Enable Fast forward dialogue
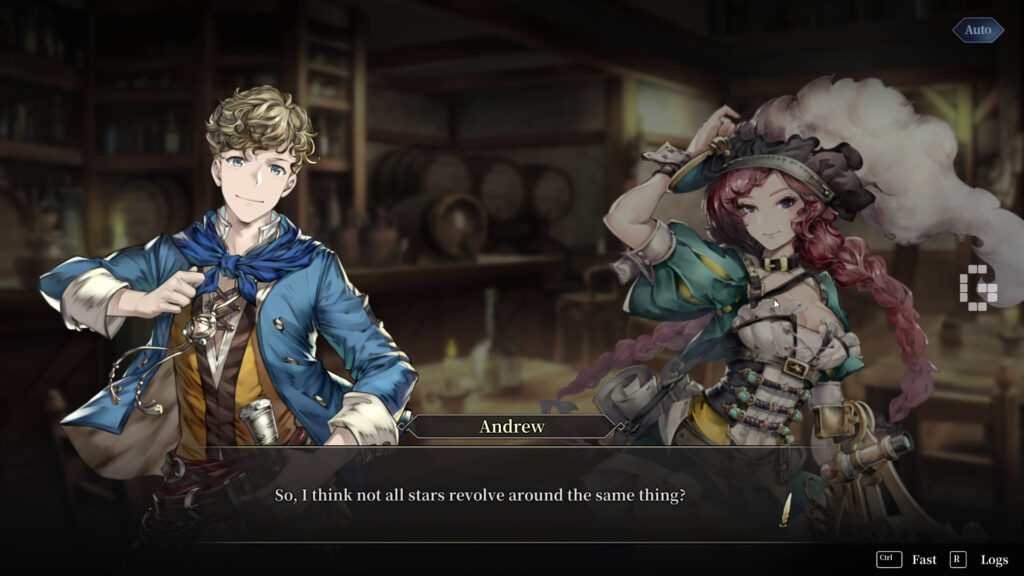Image resolution: width=1024 pixels, height=576 pixels. click(x=923, y=560)
